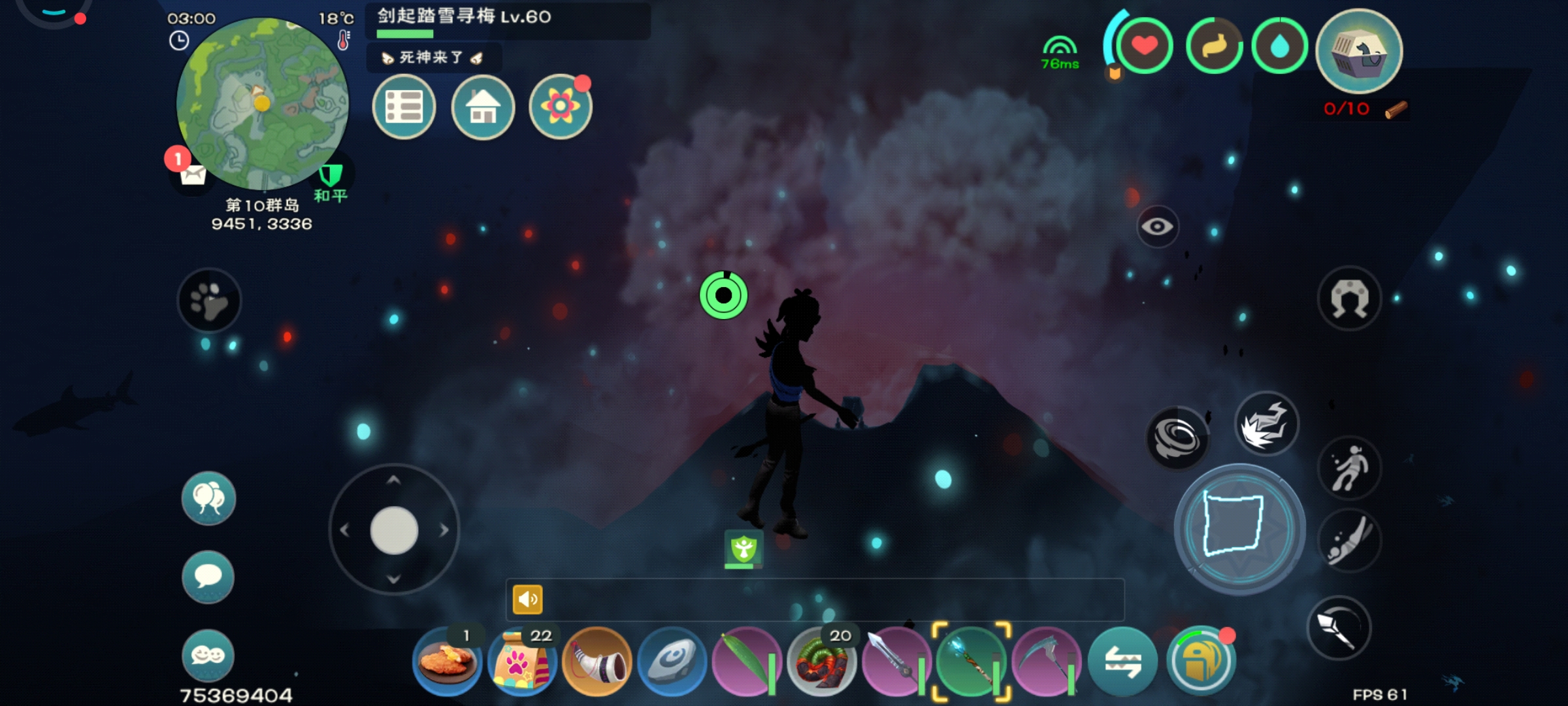Screen dimensions: 1568x706
Task: Select the sword hotbar slot
Action: 896,662
